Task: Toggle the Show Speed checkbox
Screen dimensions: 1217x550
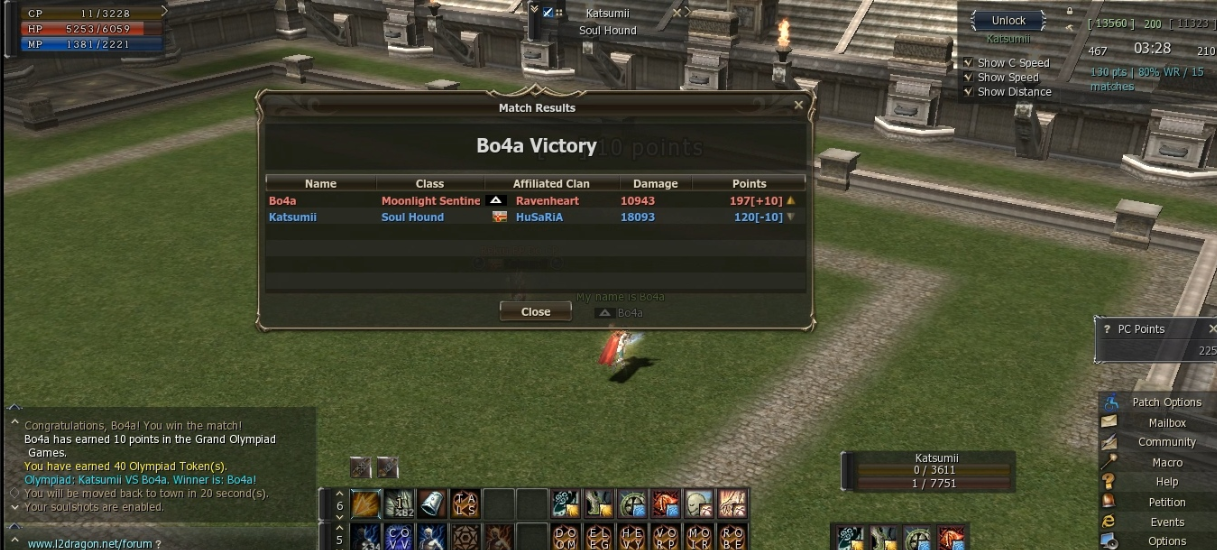Action: [968, 77]
